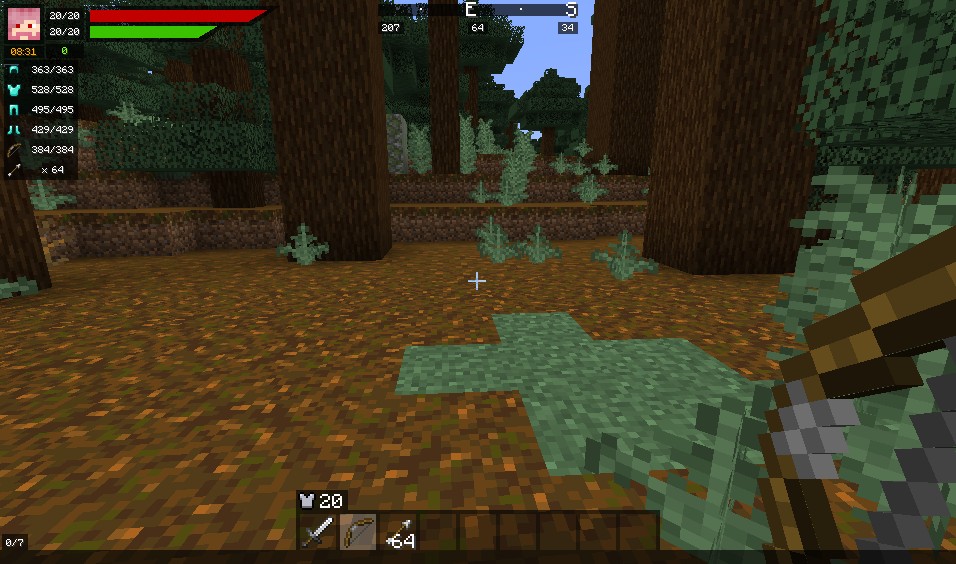Select the iron sword hotbar slot
This screenshot has width=956, height=564.
(x=318, y=531)
